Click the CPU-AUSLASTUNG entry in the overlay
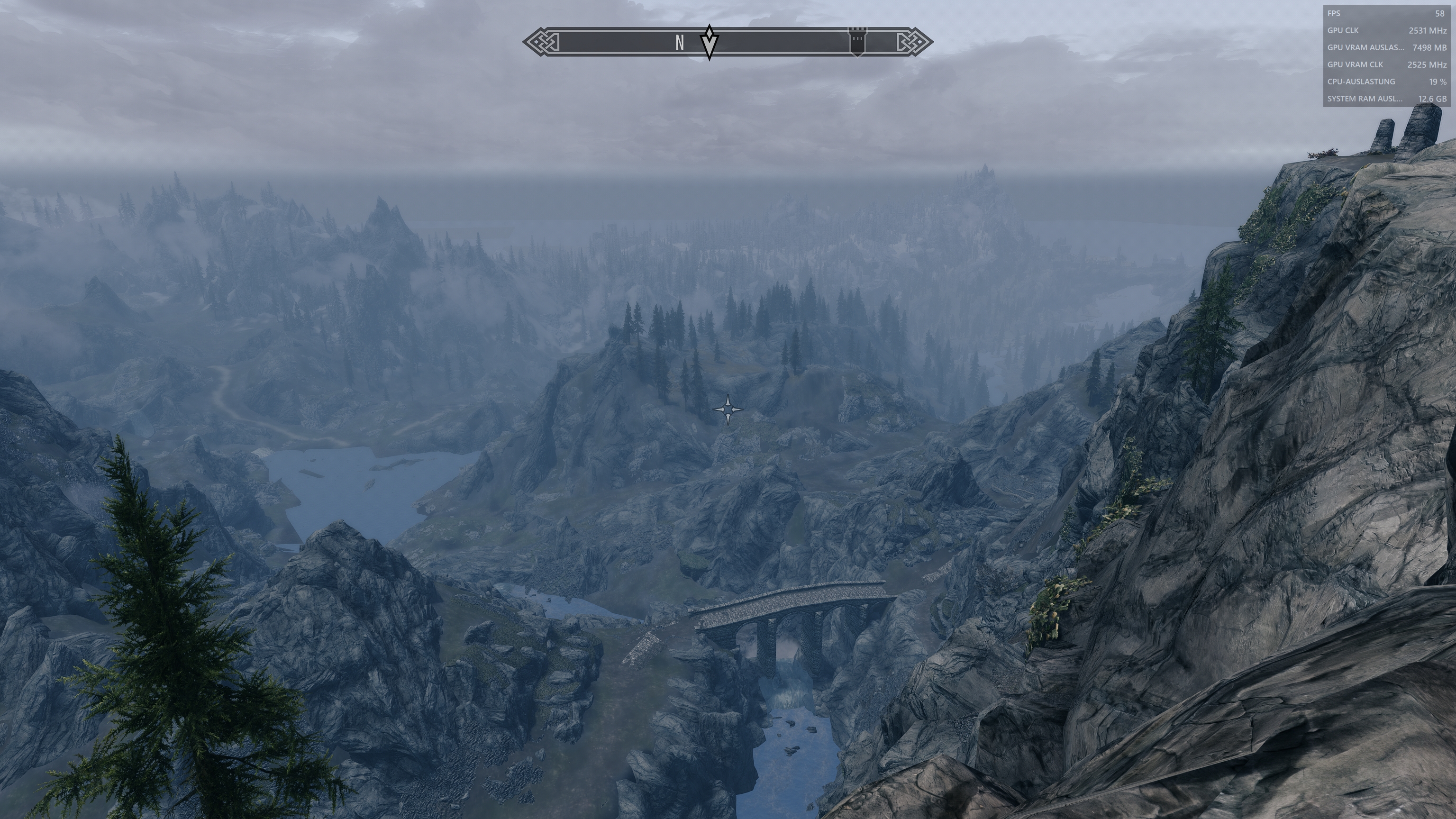Screen dimensions: 1456x819 tap(1361, 82)
